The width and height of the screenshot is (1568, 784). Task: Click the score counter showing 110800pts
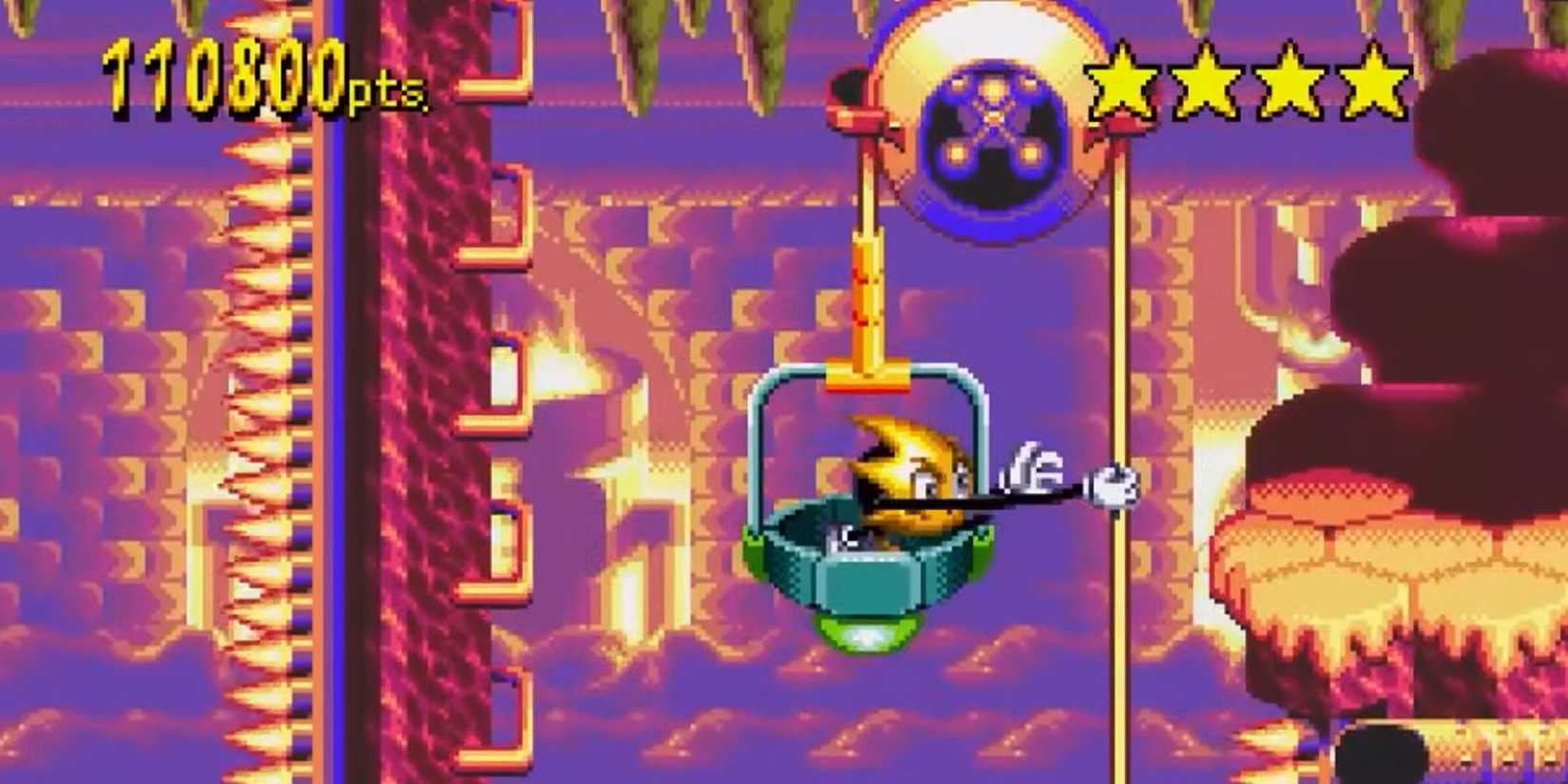pyautogui.click(x=223, y=76)
